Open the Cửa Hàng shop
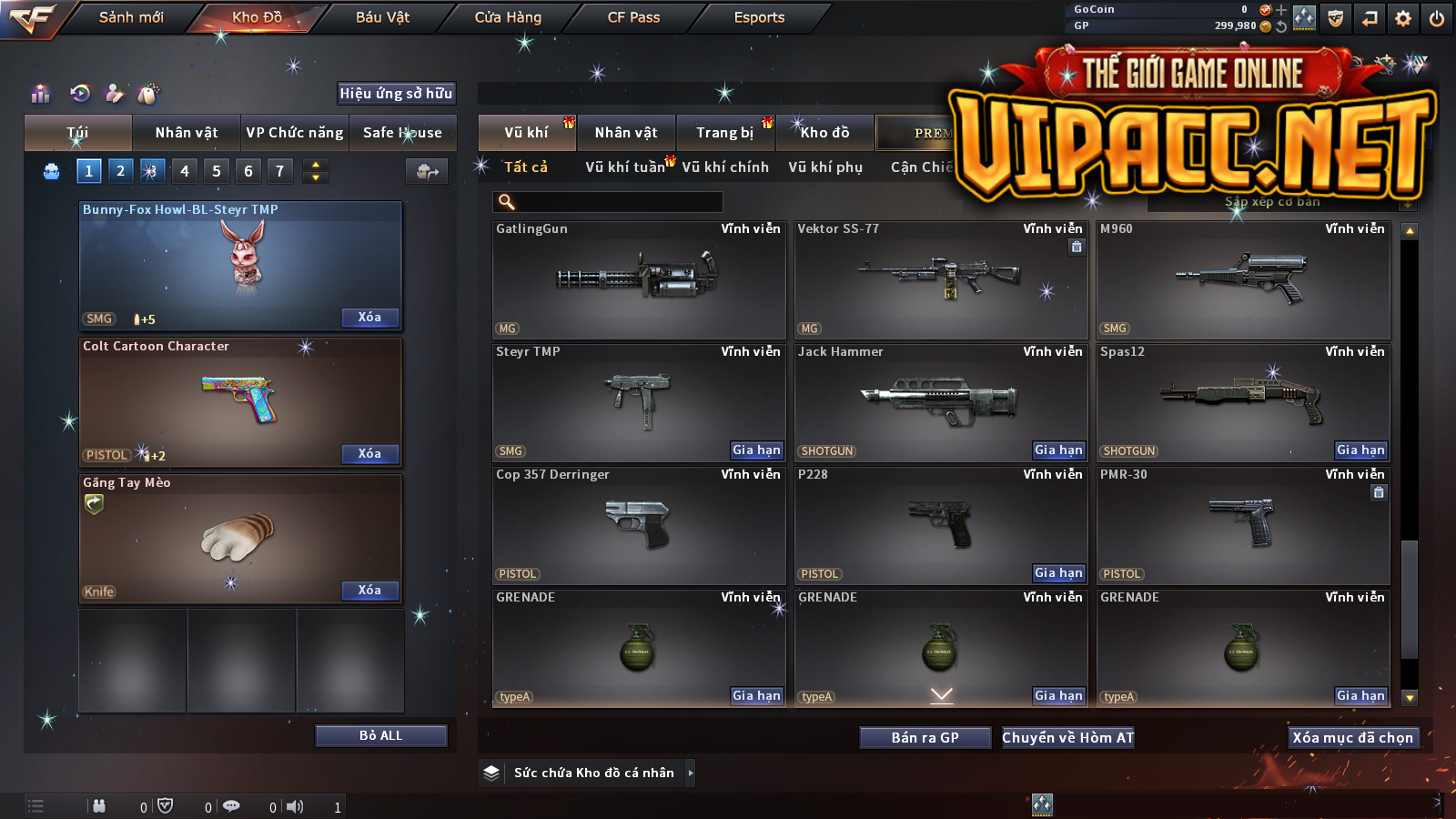The height and width of the screenshot is (819, 1456). point(508,17)
